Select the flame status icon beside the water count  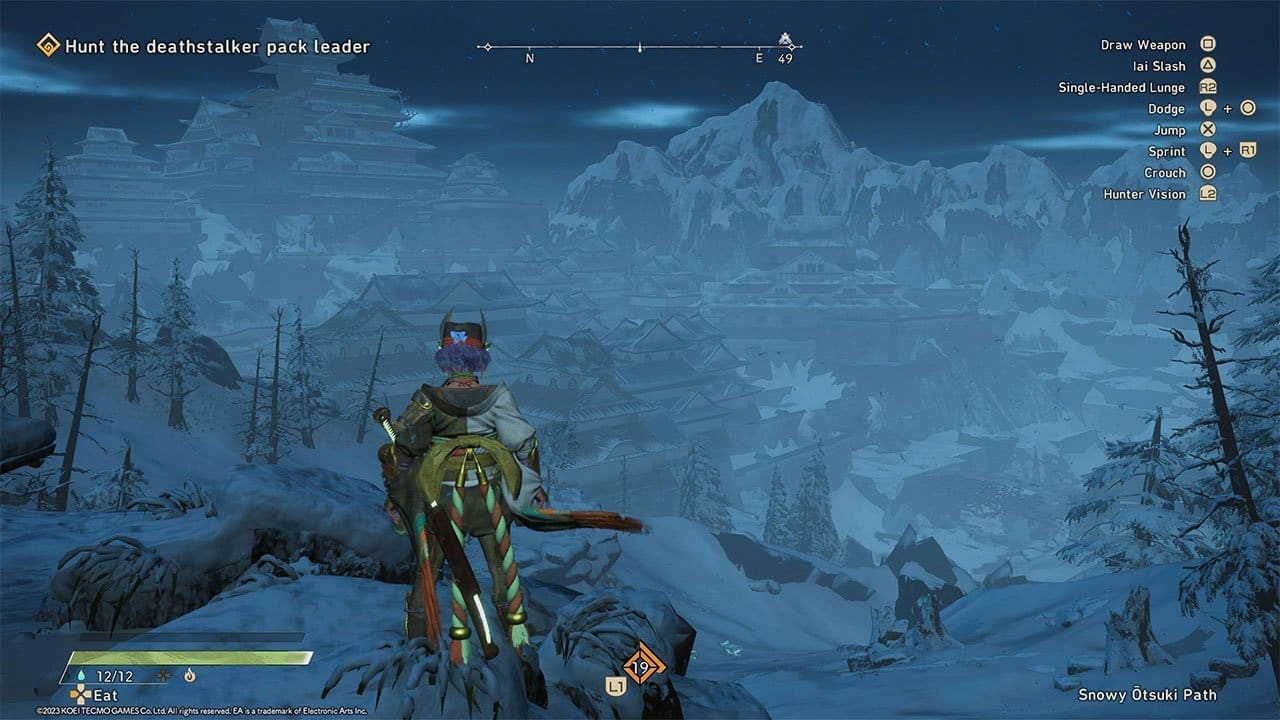point(189,676)
